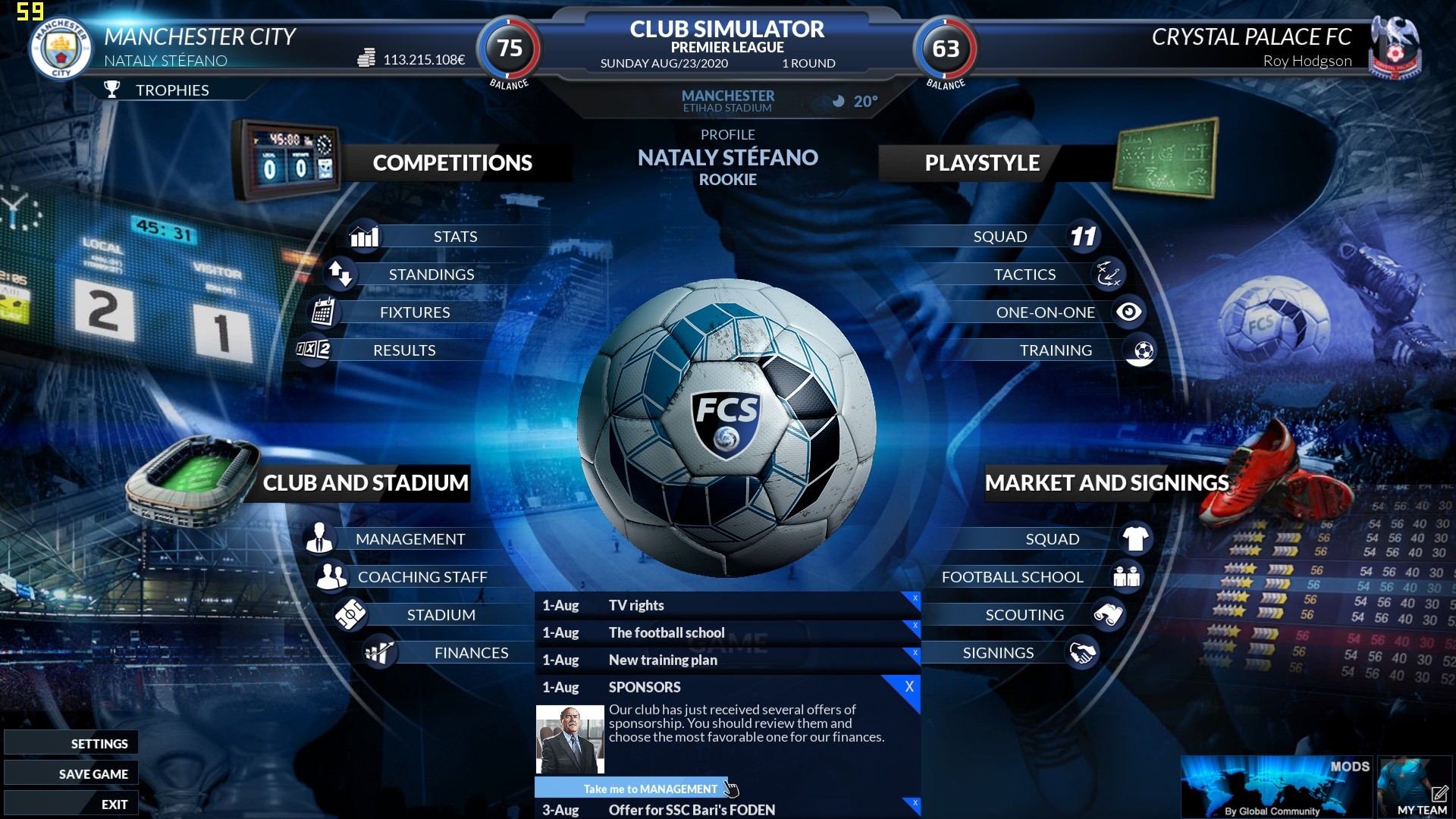This screenshot has height=819, width=1456.
Task: Expand the New training plan notification
Action: click(682, 660)
